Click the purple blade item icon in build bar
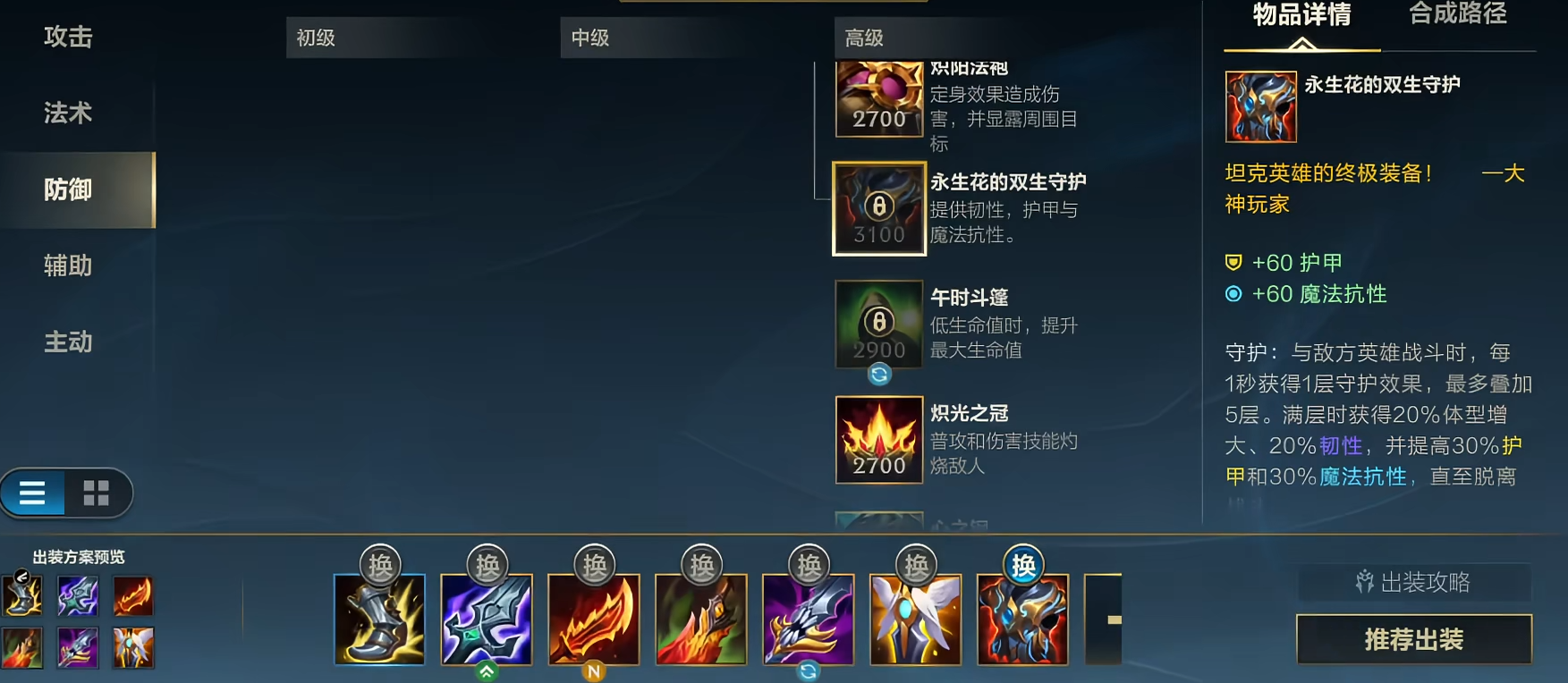Screen dimensions: 1568x683 coord(808,620)
